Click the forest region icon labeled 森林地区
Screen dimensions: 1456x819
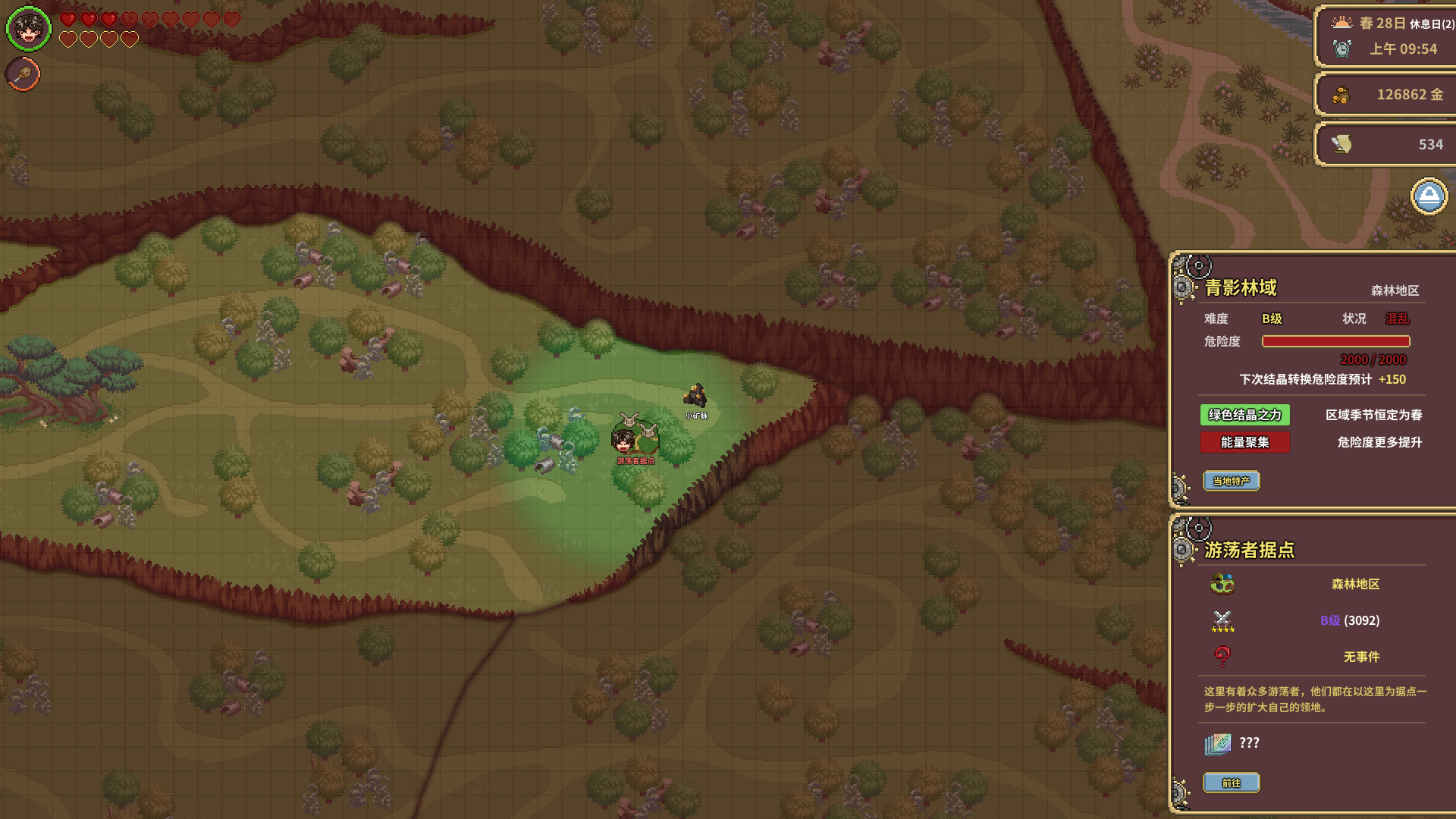1222,585
